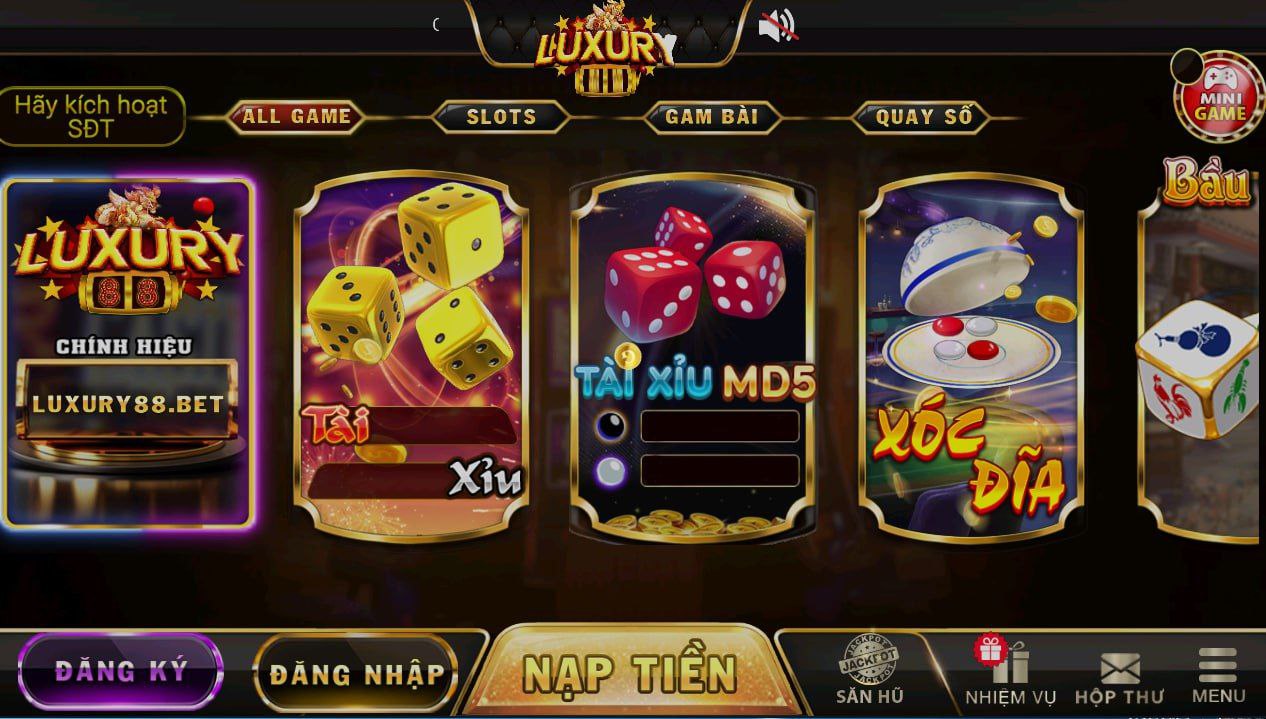Show the QUAY SỐ category

923,117
